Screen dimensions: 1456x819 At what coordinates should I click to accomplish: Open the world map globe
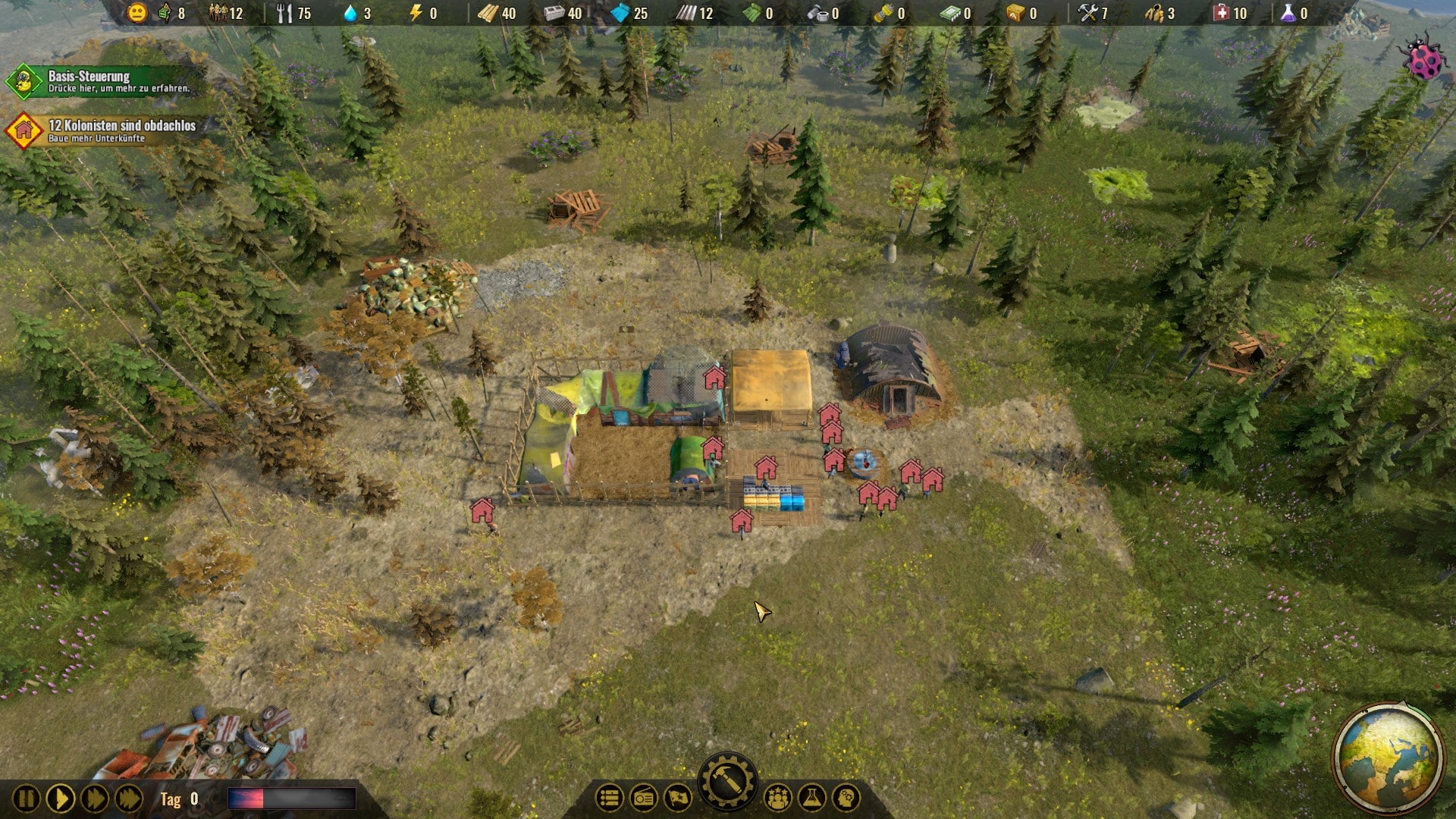pos(1389,758)
